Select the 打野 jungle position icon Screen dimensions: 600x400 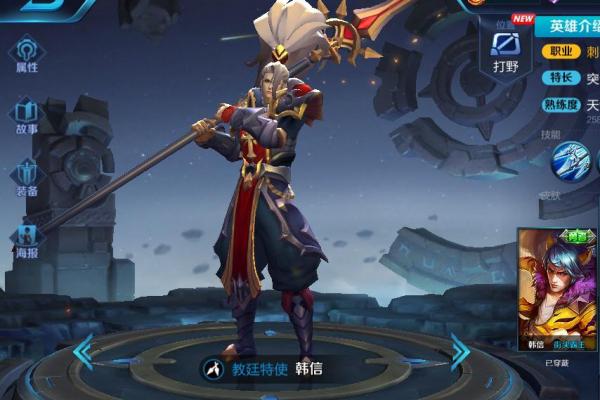tap(506, 50)
